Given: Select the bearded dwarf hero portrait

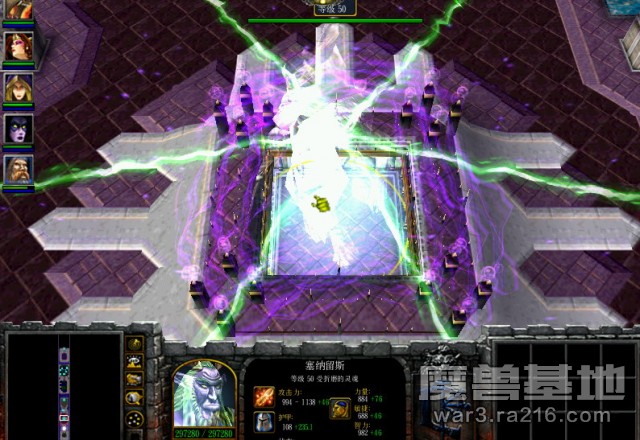Looking at the screenshot, I should tap(18, 169).
